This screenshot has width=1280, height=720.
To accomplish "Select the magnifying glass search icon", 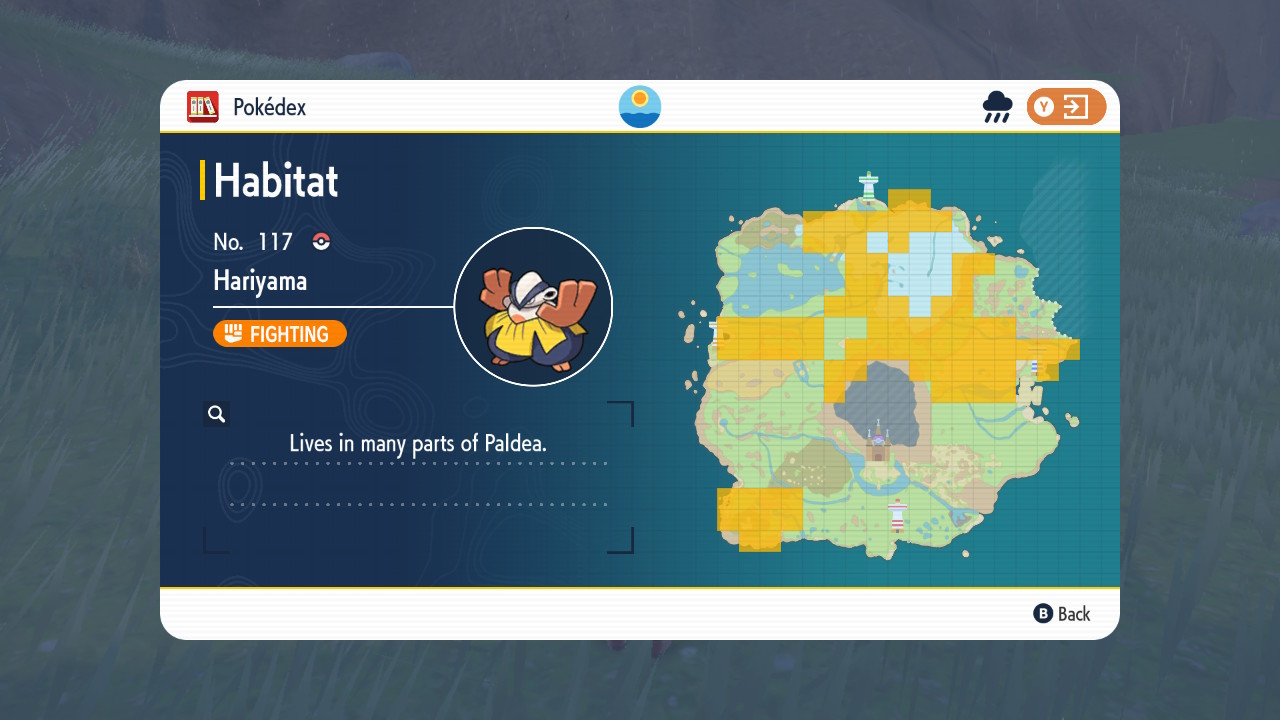I will pos(216,413).
